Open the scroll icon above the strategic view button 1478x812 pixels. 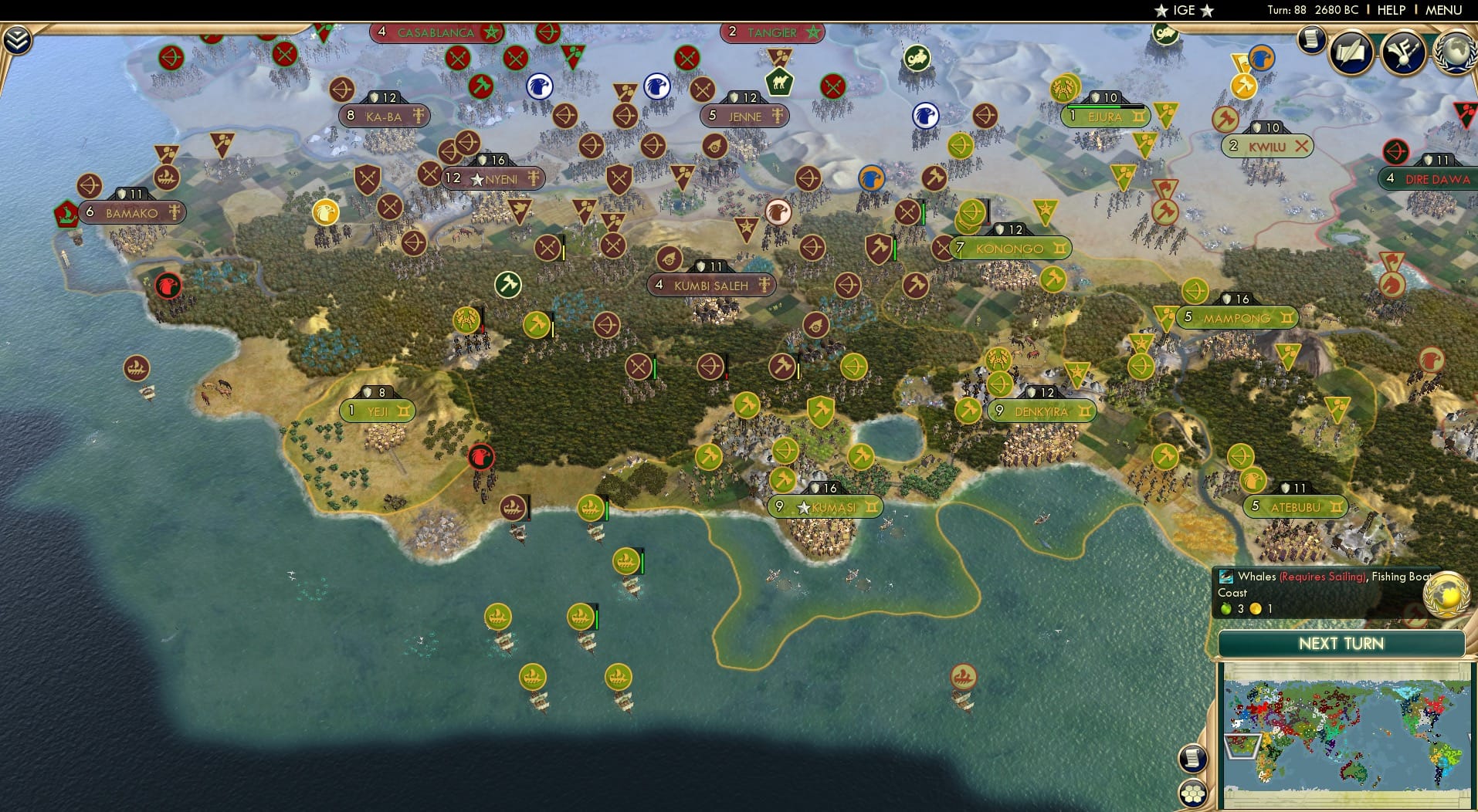tap(1193, 757)
